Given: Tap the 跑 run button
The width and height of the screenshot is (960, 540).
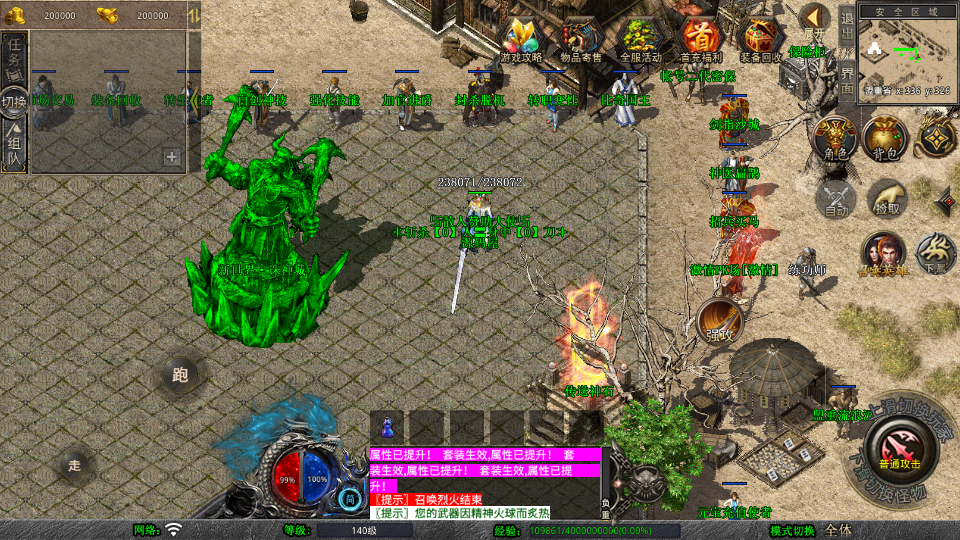Looking at the screenshot, I should pos(181,376).
